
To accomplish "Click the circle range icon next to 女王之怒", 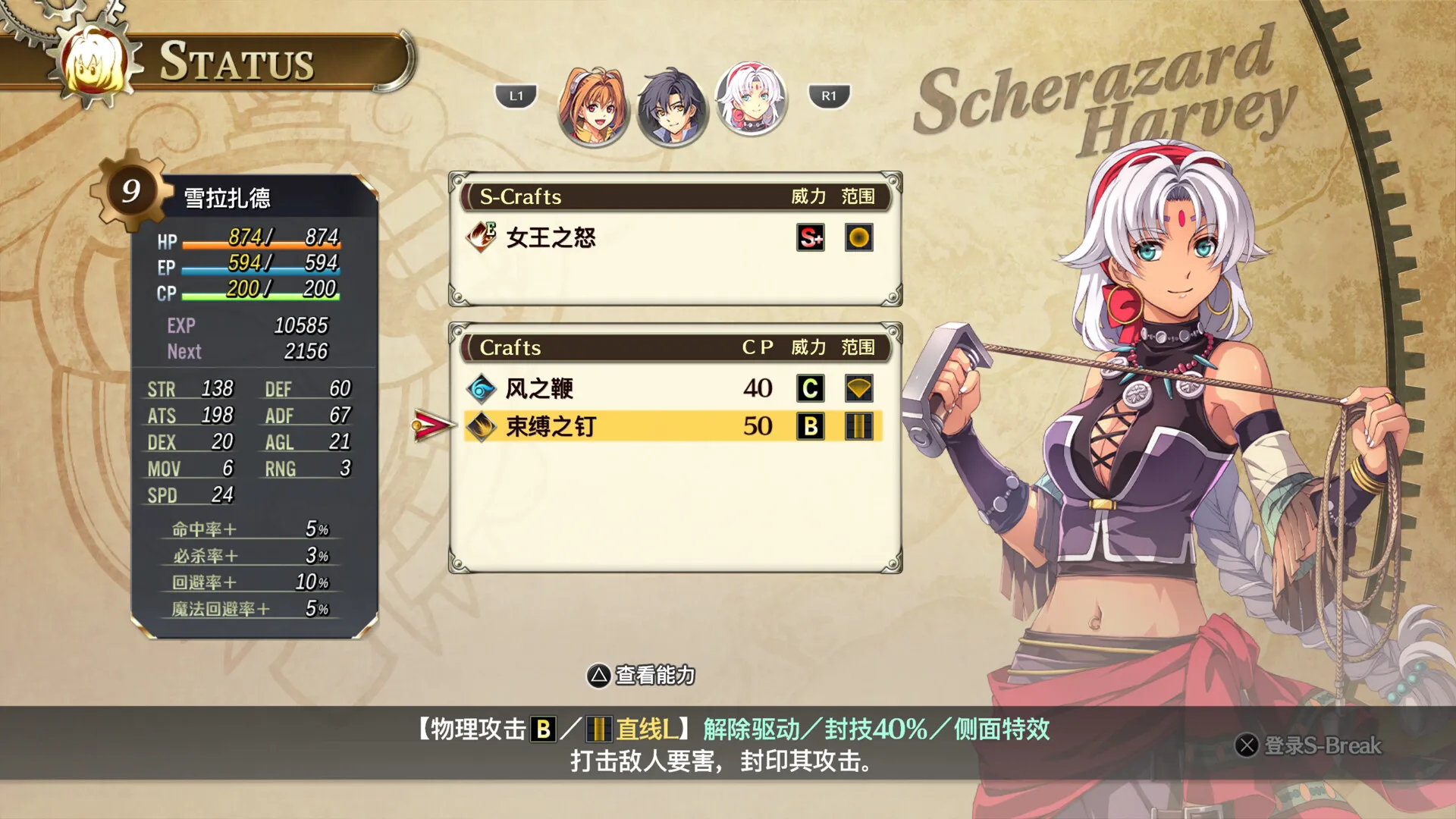I will click(859, 237).
